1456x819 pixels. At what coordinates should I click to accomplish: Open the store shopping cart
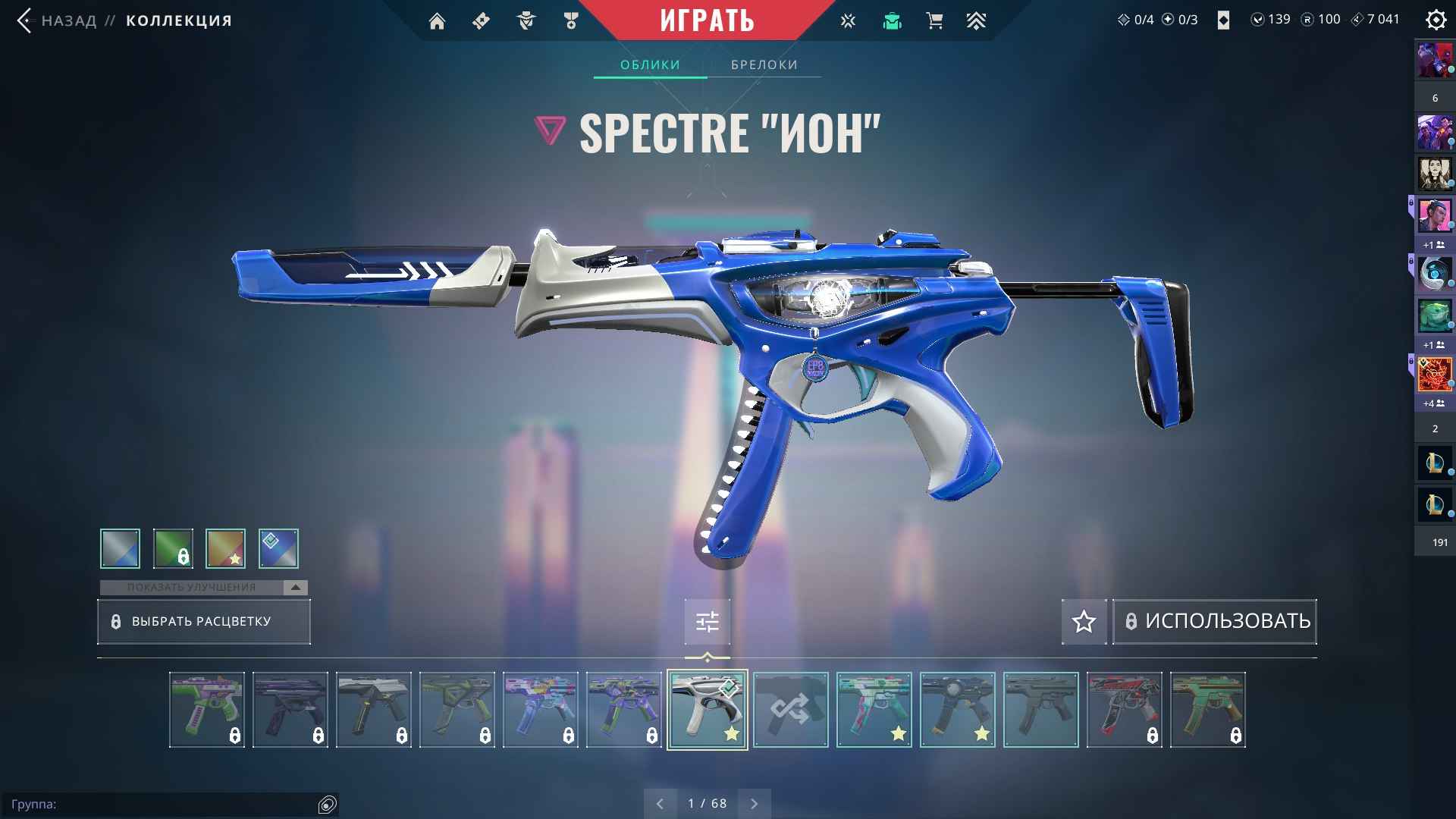934,21
